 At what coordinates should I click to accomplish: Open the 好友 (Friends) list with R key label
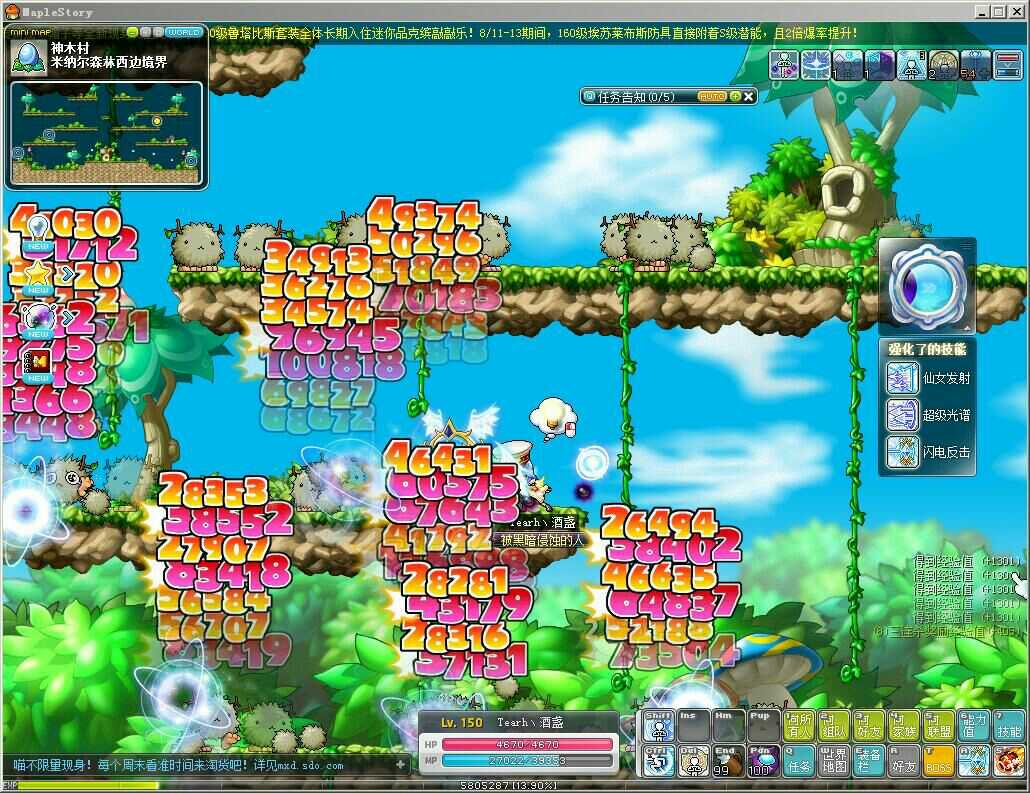(x=903, y=761)
